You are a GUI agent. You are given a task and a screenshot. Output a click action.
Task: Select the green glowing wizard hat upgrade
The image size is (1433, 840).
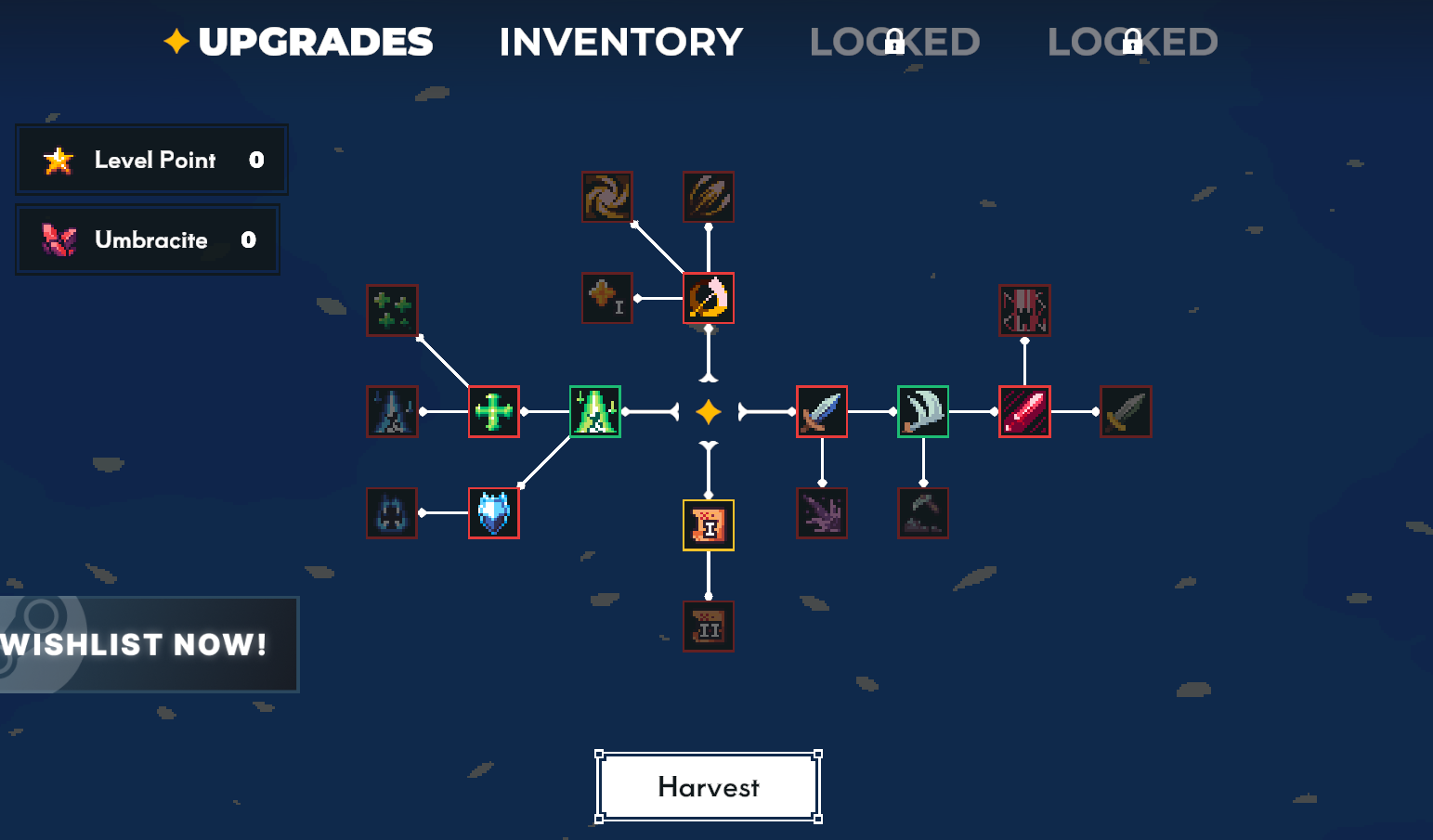tap(594, 411)
